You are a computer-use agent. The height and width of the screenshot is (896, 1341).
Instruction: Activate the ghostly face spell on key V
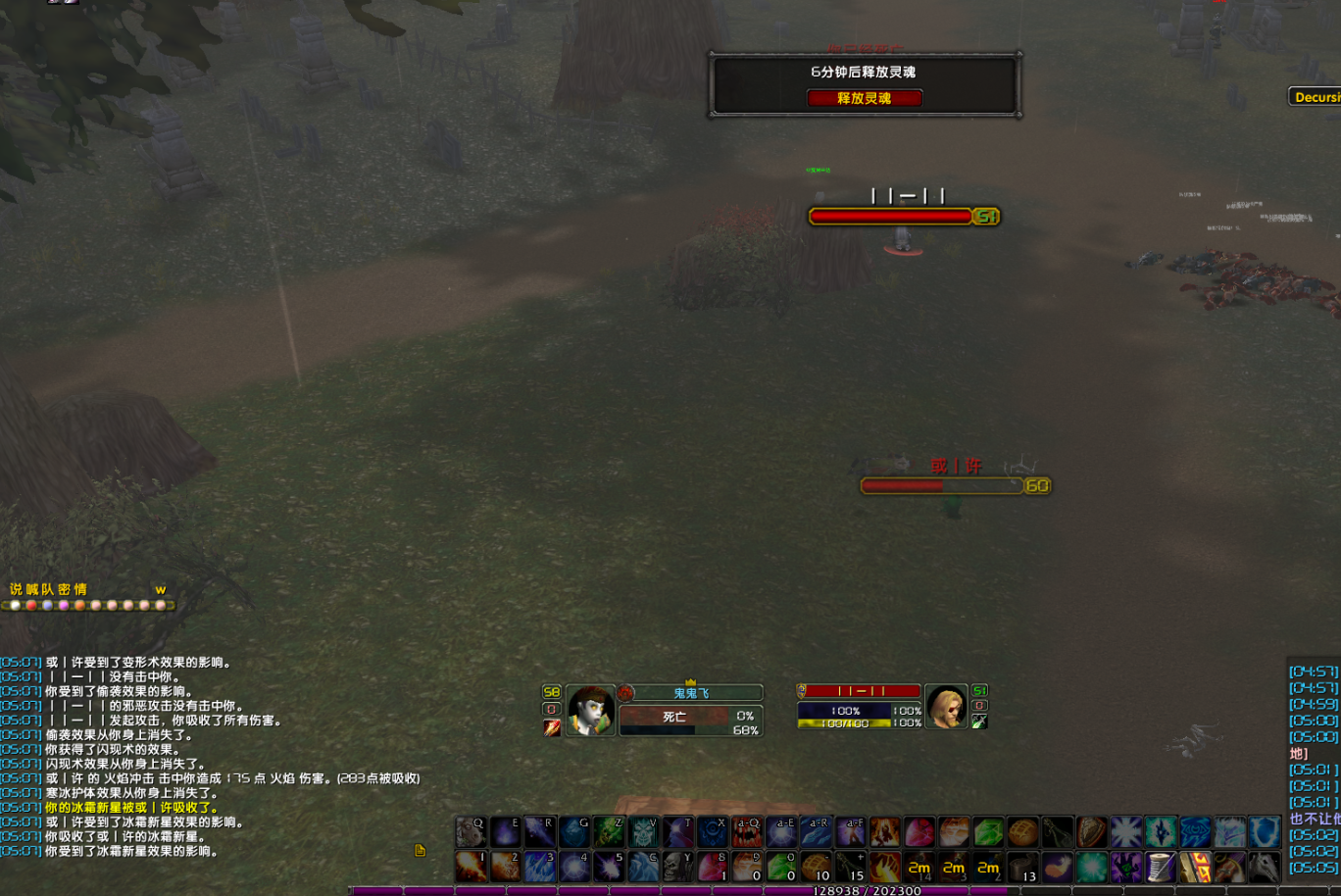pyautogui.click(x=643, y=832)
